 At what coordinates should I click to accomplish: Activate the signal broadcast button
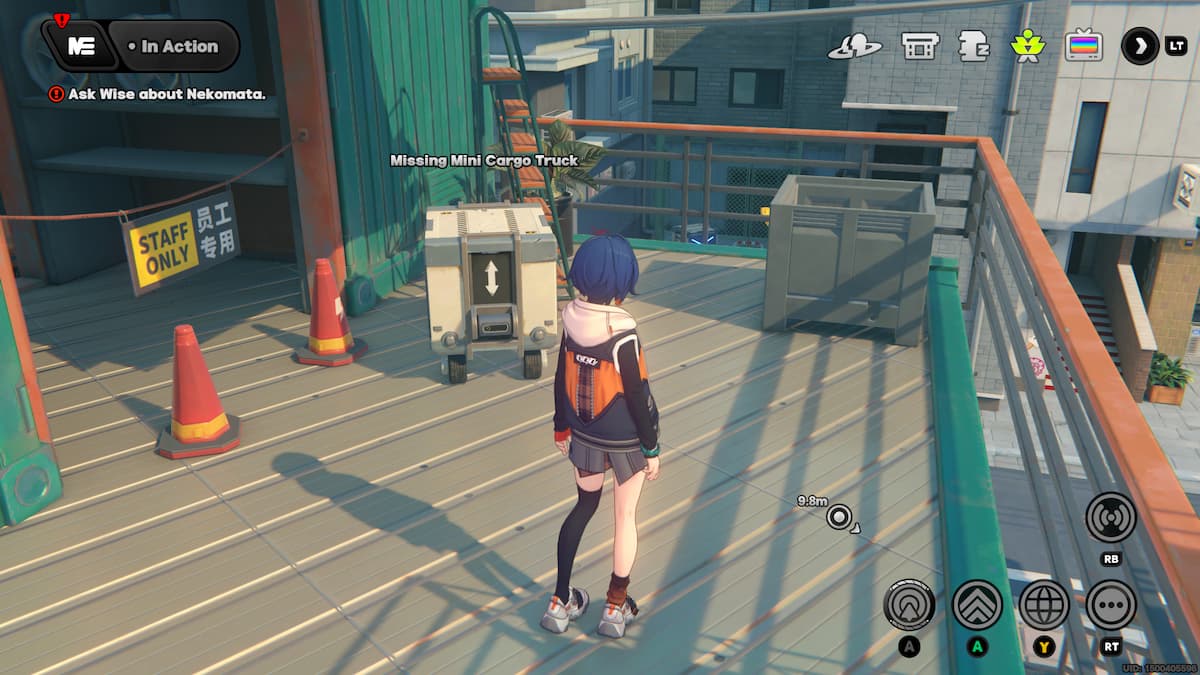[x=1110, y=517]
